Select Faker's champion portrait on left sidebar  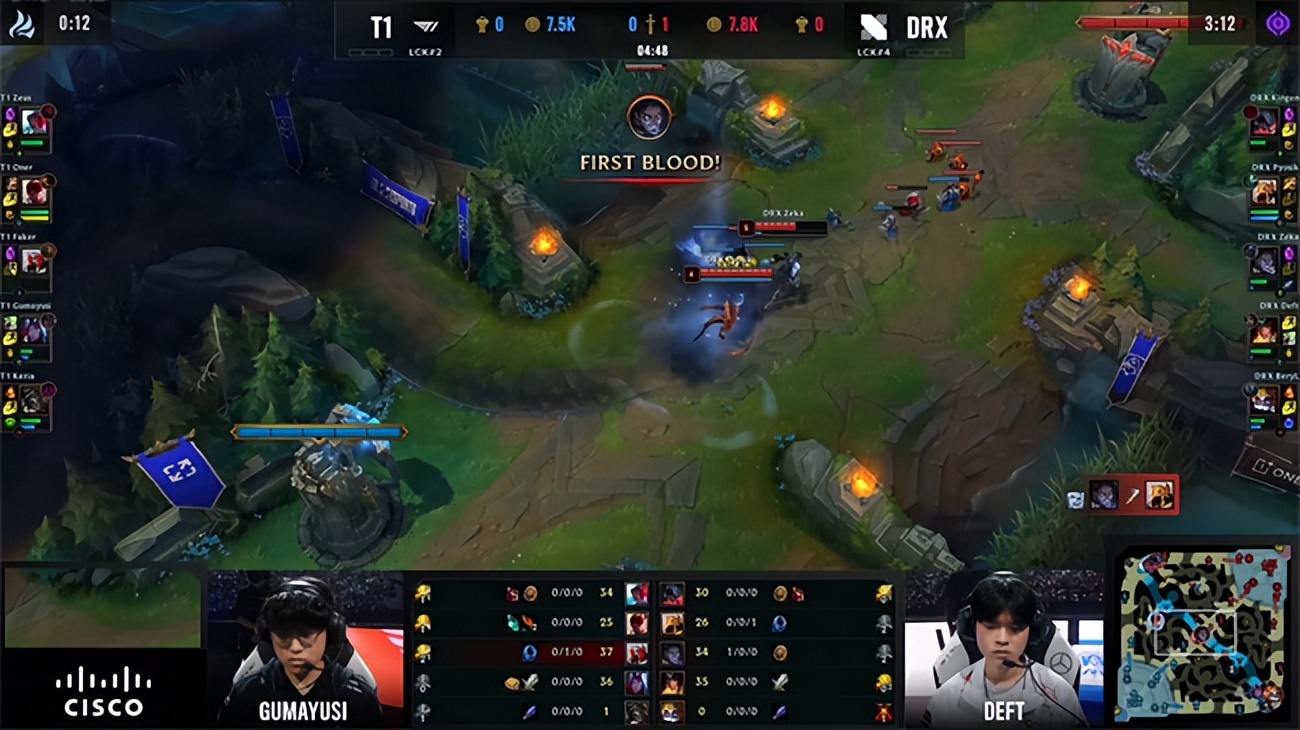[x=33, y=260]
